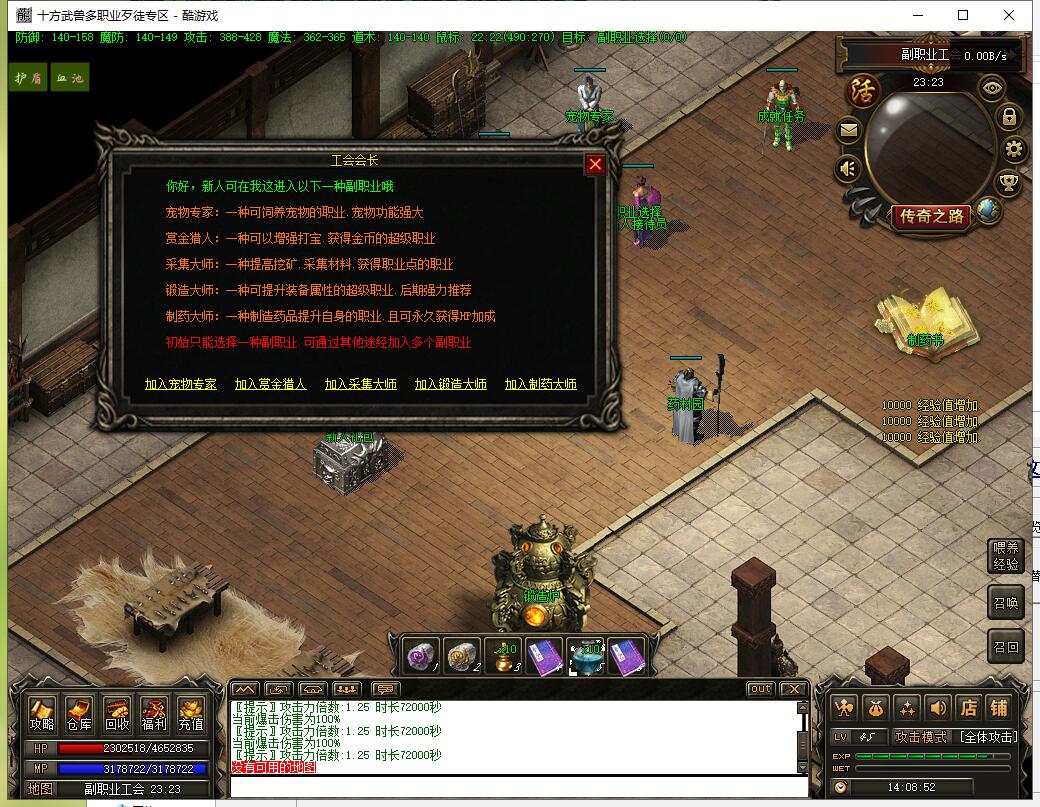The image size is (1040, 807).
Task: Close the 工会会长 dialogue window
Action: click(x=596, y=164)
